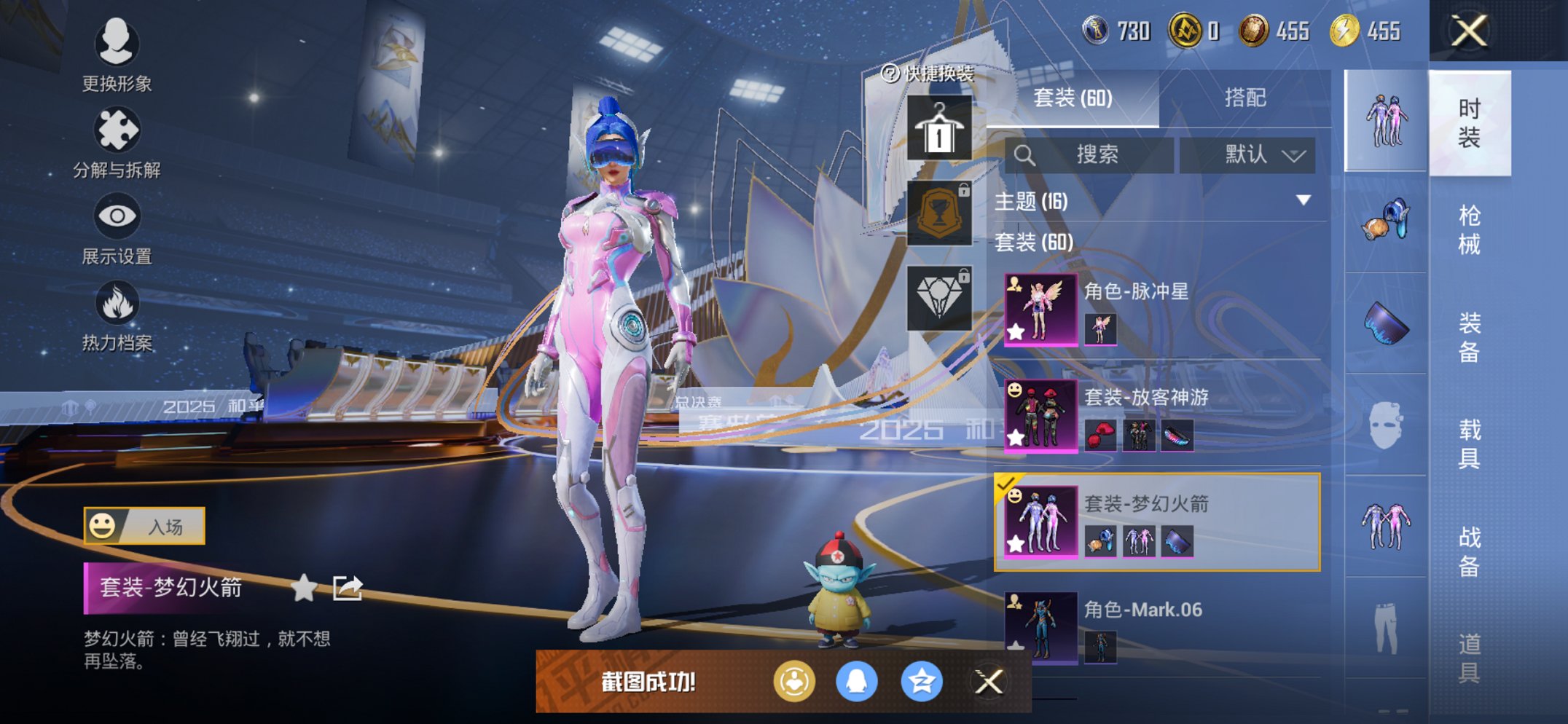Switch to the 搭配 tab
This screenshot has height=724, width=1568.
[1244, 98]
